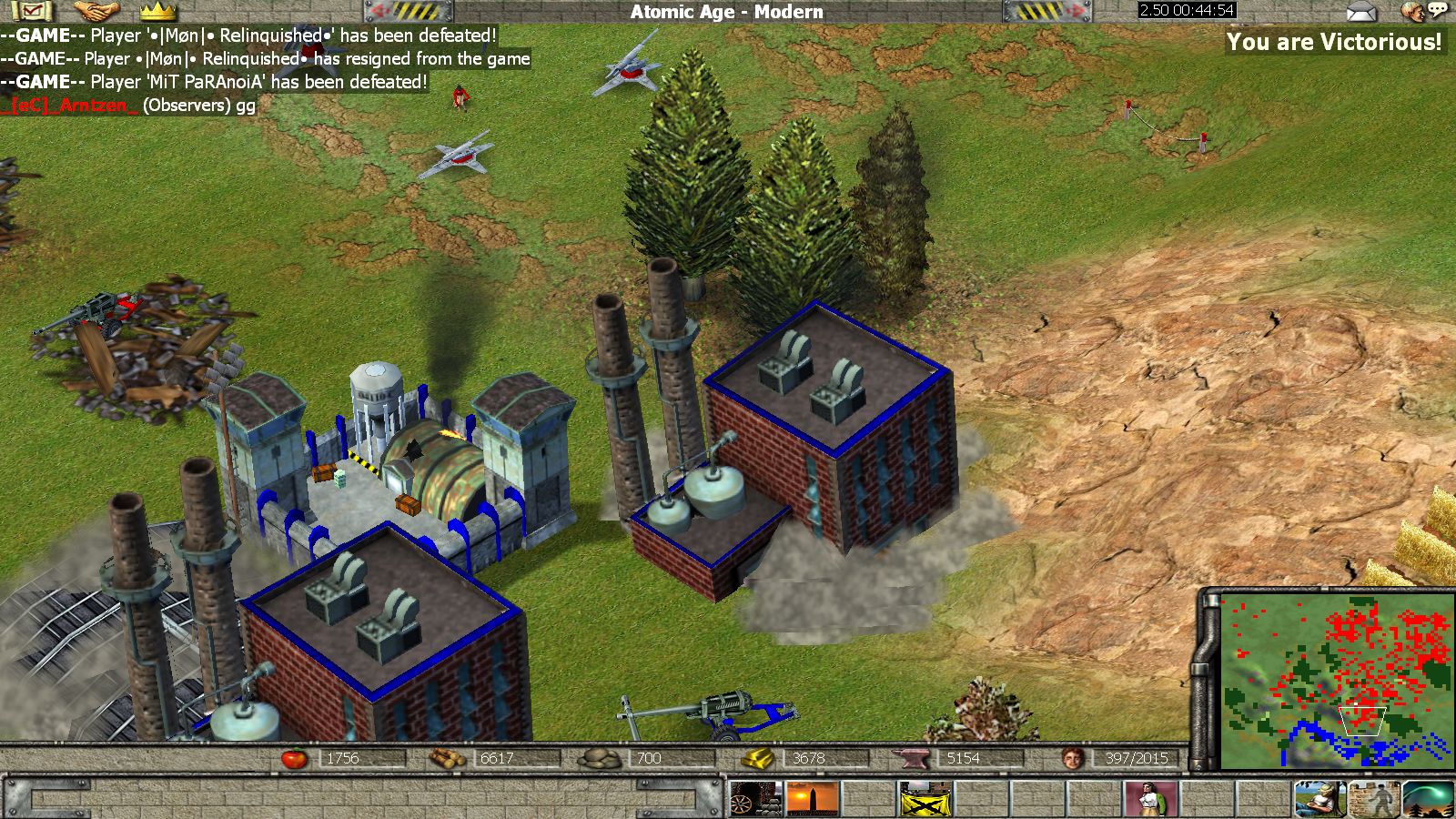Select the woman citizen portrait button
The image size is (1456, 819).
[x=1151, y=799]
